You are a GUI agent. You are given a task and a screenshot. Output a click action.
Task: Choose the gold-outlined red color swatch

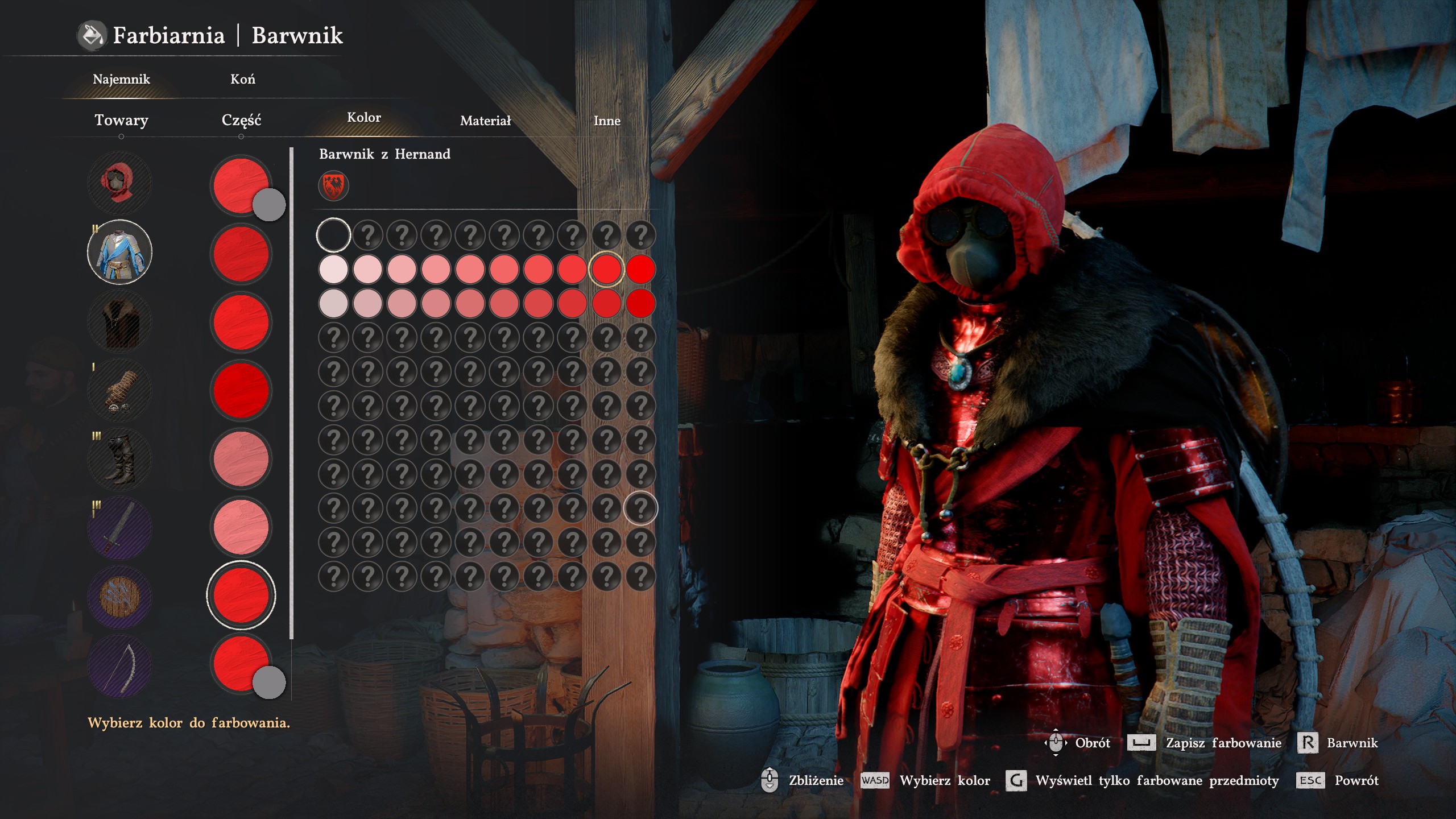coord(606,269)
